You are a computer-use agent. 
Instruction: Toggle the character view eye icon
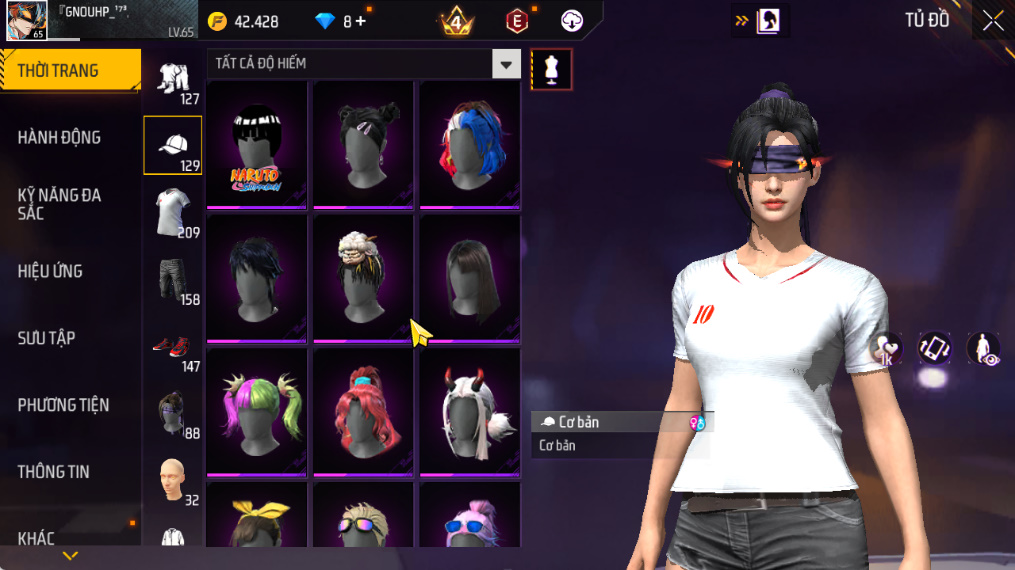tap(984, 349)
